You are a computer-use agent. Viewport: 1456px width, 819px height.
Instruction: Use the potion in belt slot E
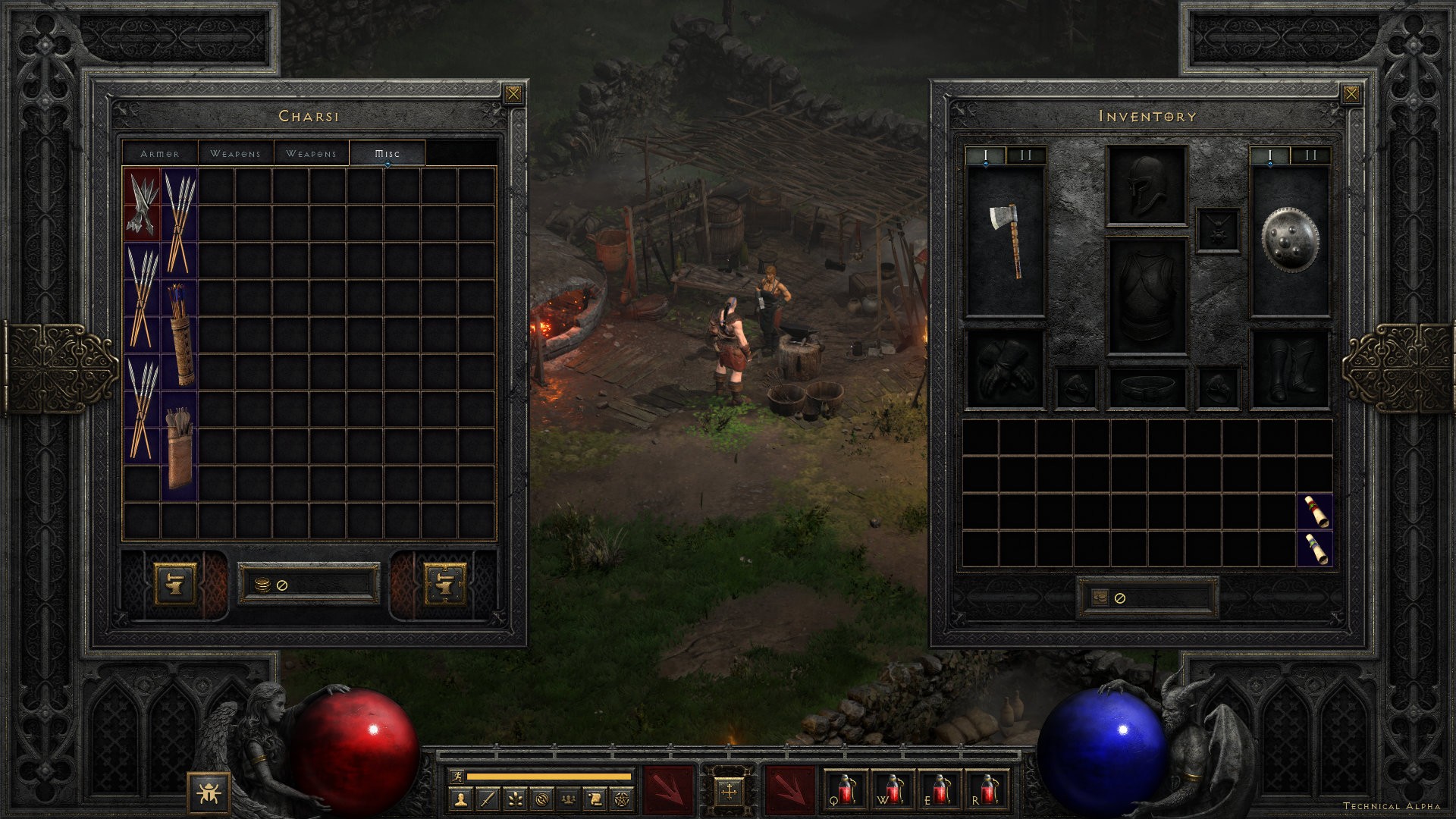(x=940, y=789)
